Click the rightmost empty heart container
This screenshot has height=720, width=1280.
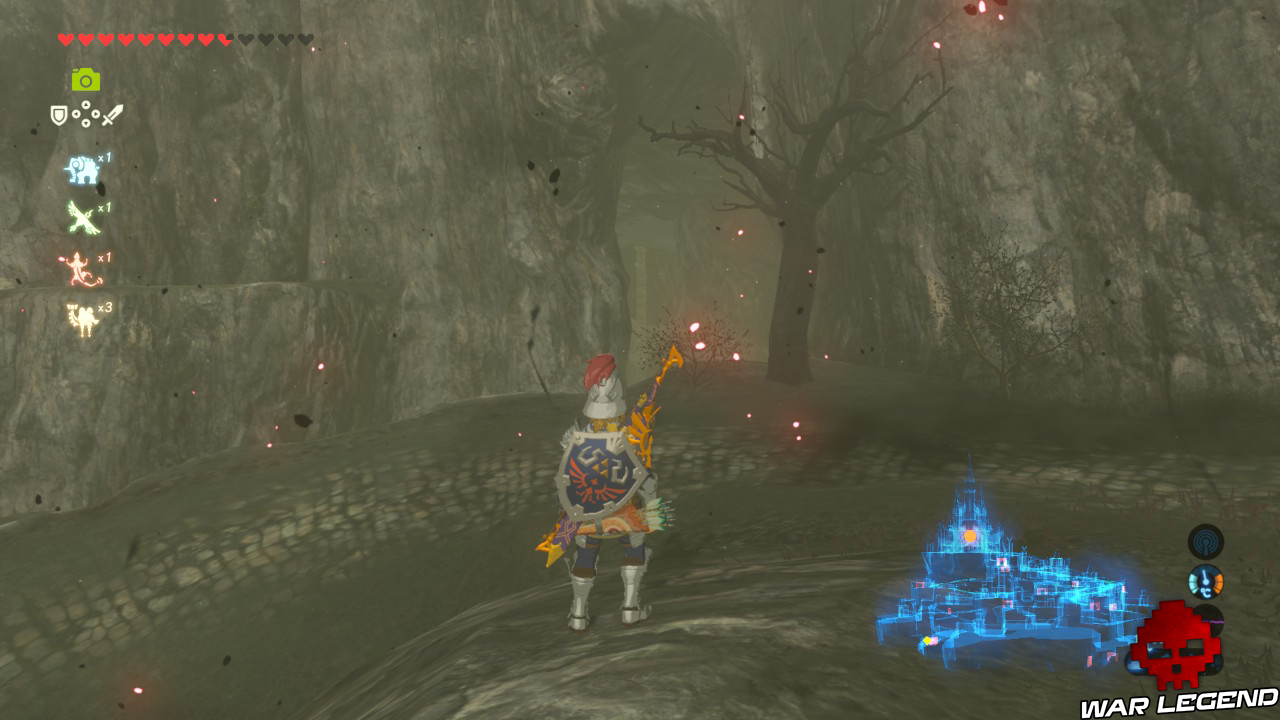[x=307, y=38]
